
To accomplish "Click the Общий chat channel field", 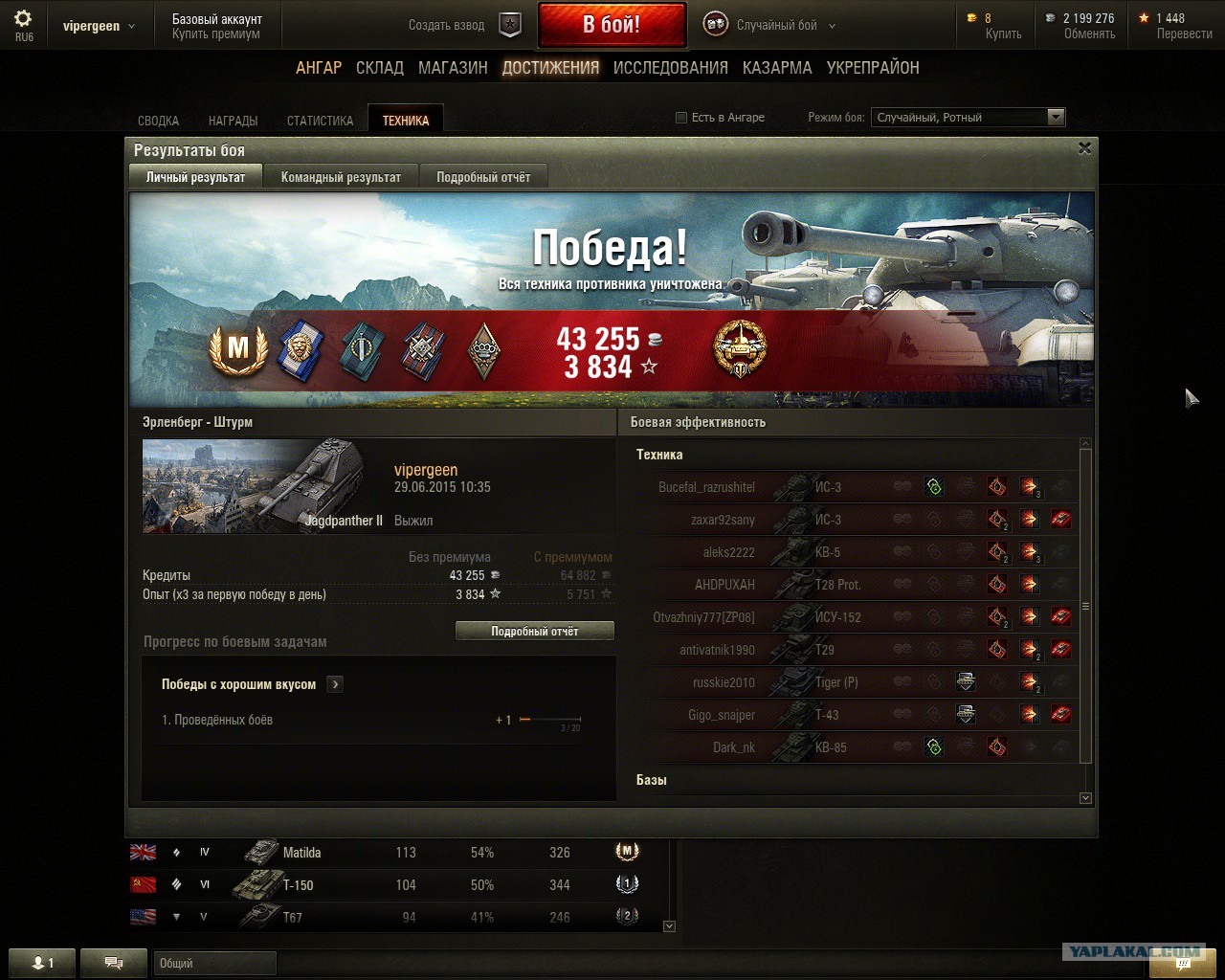I will point(214,963).
